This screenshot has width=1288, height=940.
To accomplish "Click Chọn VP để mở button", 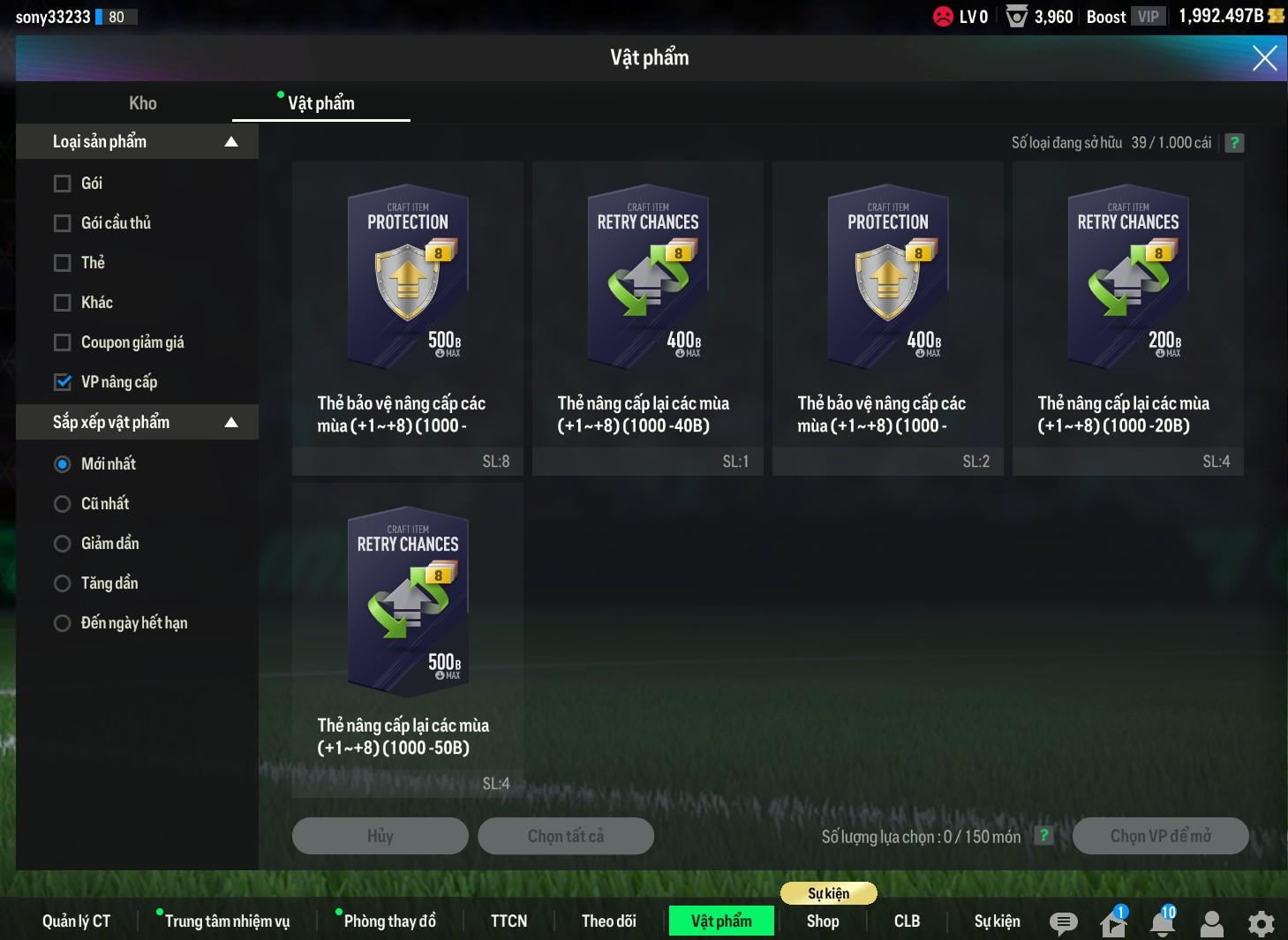I will point(1160,836).
